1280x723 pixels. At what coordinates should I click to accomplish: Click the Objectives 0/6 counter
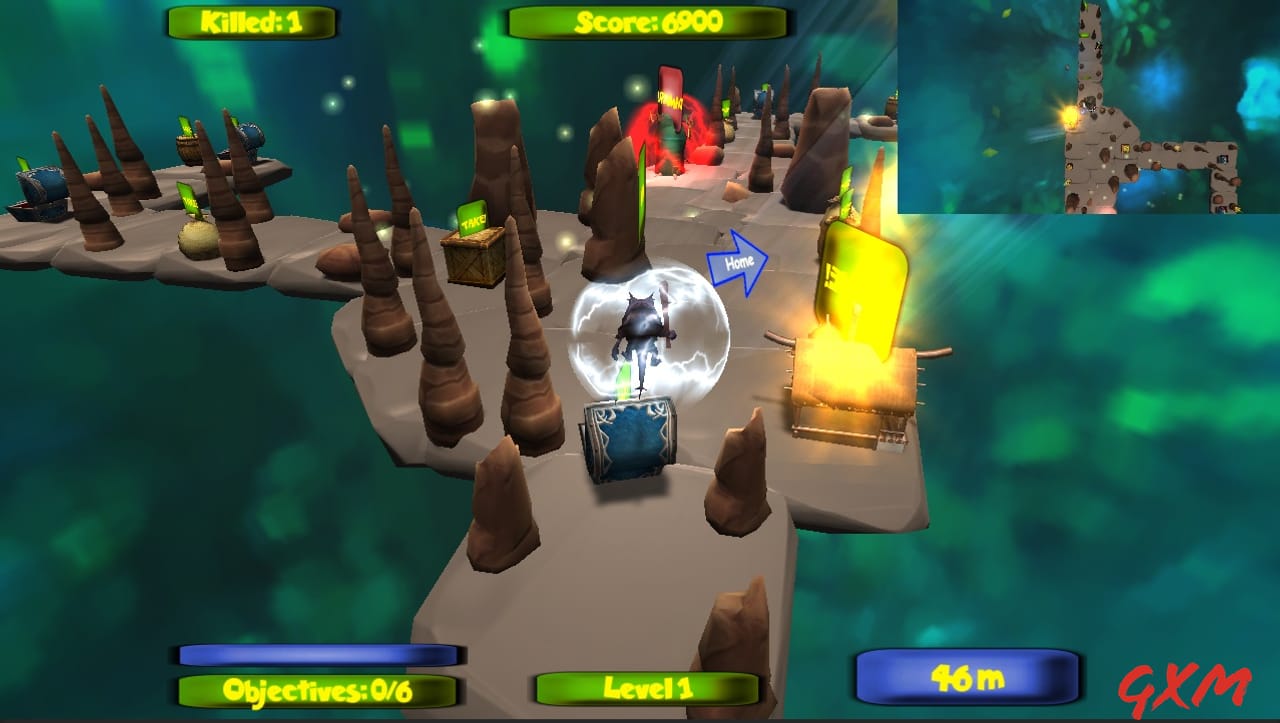320,690
